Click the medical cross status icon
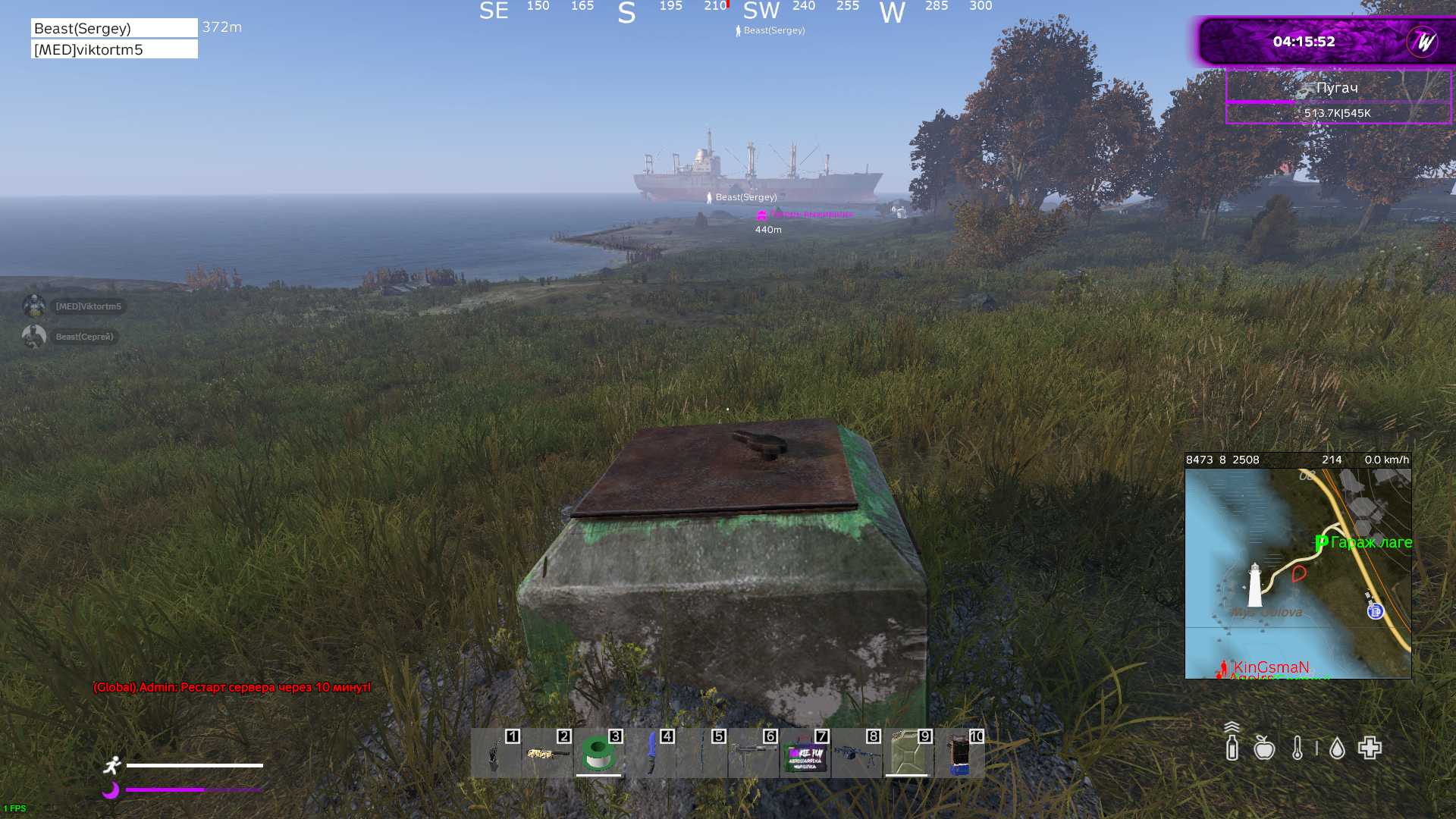Viewport: 1456px width, 819px height. tap(1370, 748)
